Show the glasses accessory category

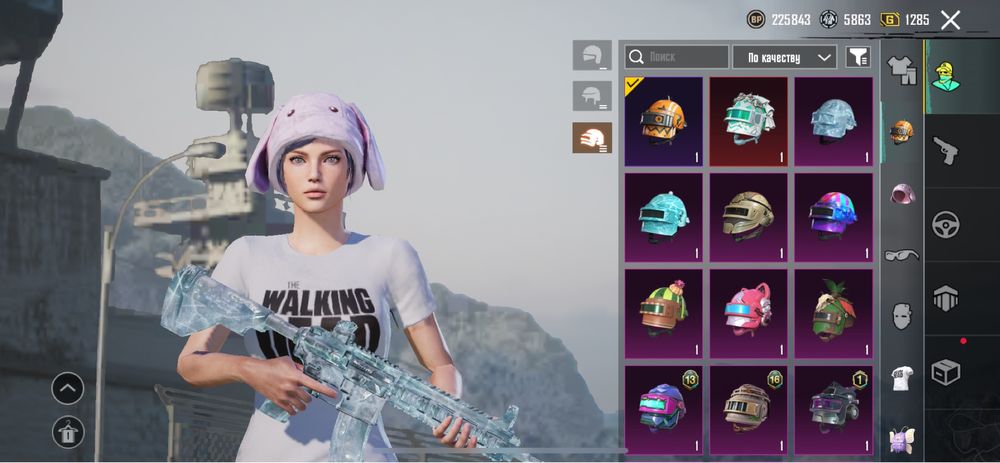pyautogui.click(x=902, y=254)
